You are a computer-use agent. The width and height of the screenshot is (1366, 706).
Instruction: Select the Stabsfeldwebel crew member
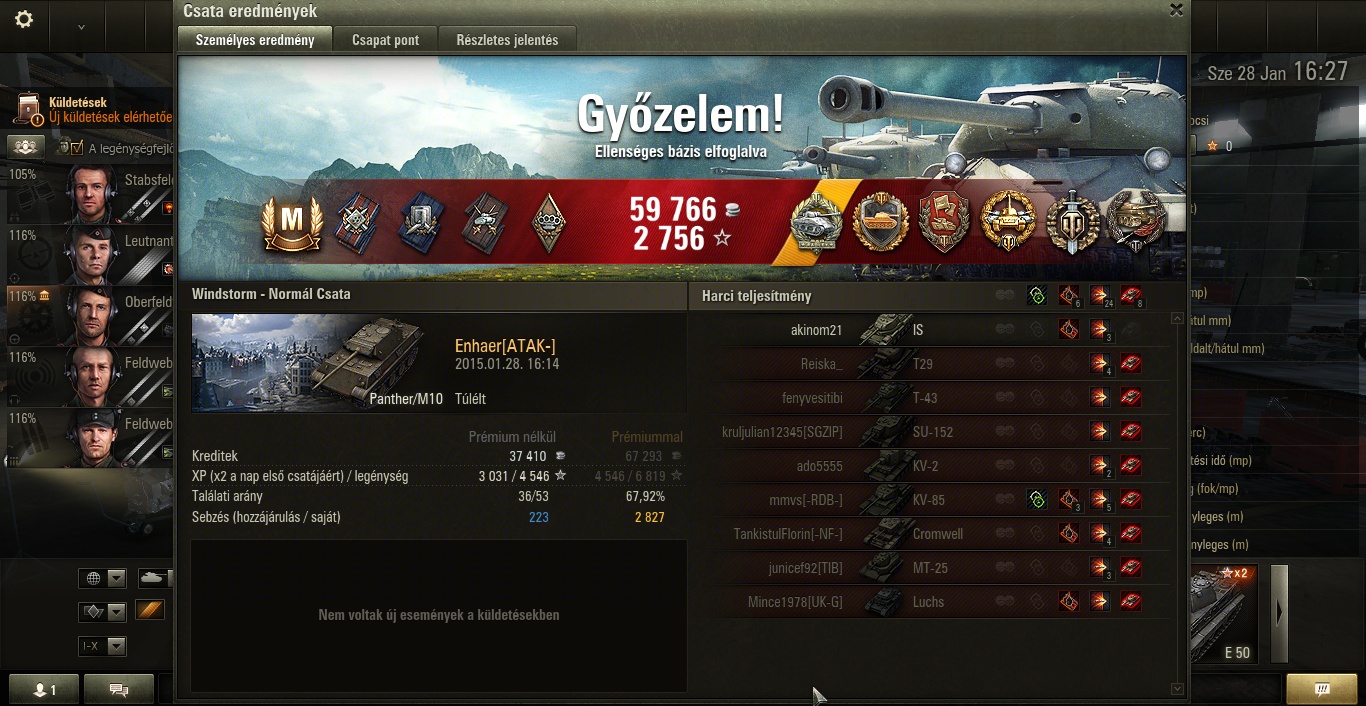point(100,193)
